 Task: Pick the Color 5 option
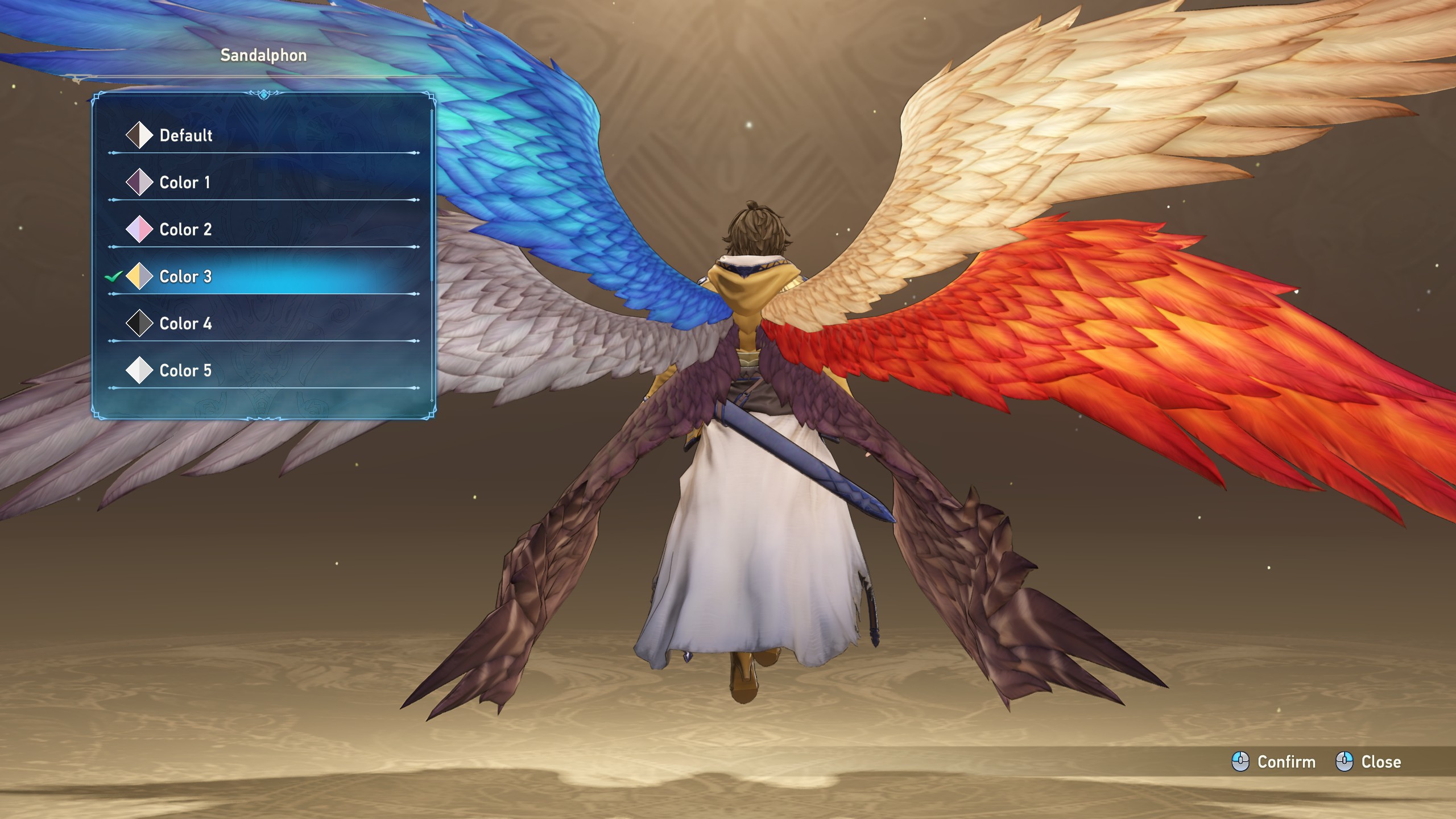click(x=185, y=371)
